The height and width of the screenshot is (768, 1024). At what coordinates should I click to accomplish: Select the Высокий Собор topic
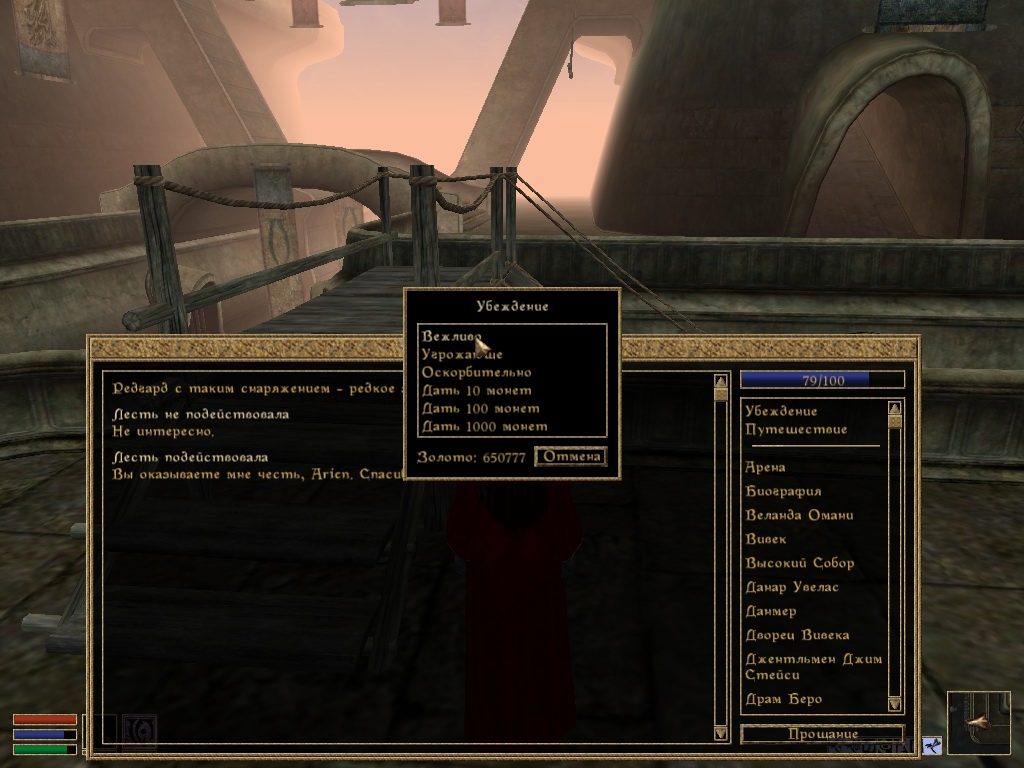coord(799,563)
